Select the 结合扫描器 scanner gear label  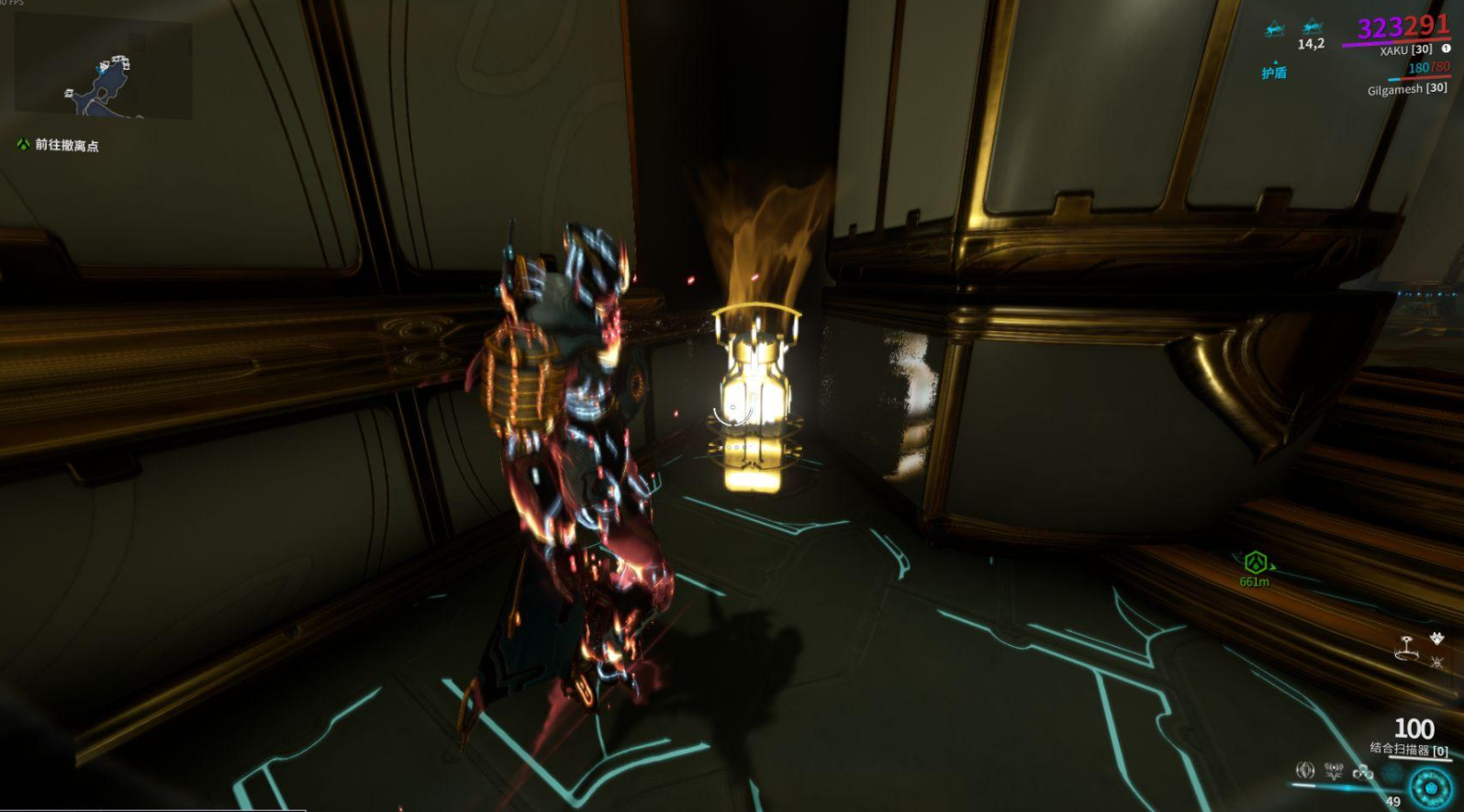(x=1408, y=750)
